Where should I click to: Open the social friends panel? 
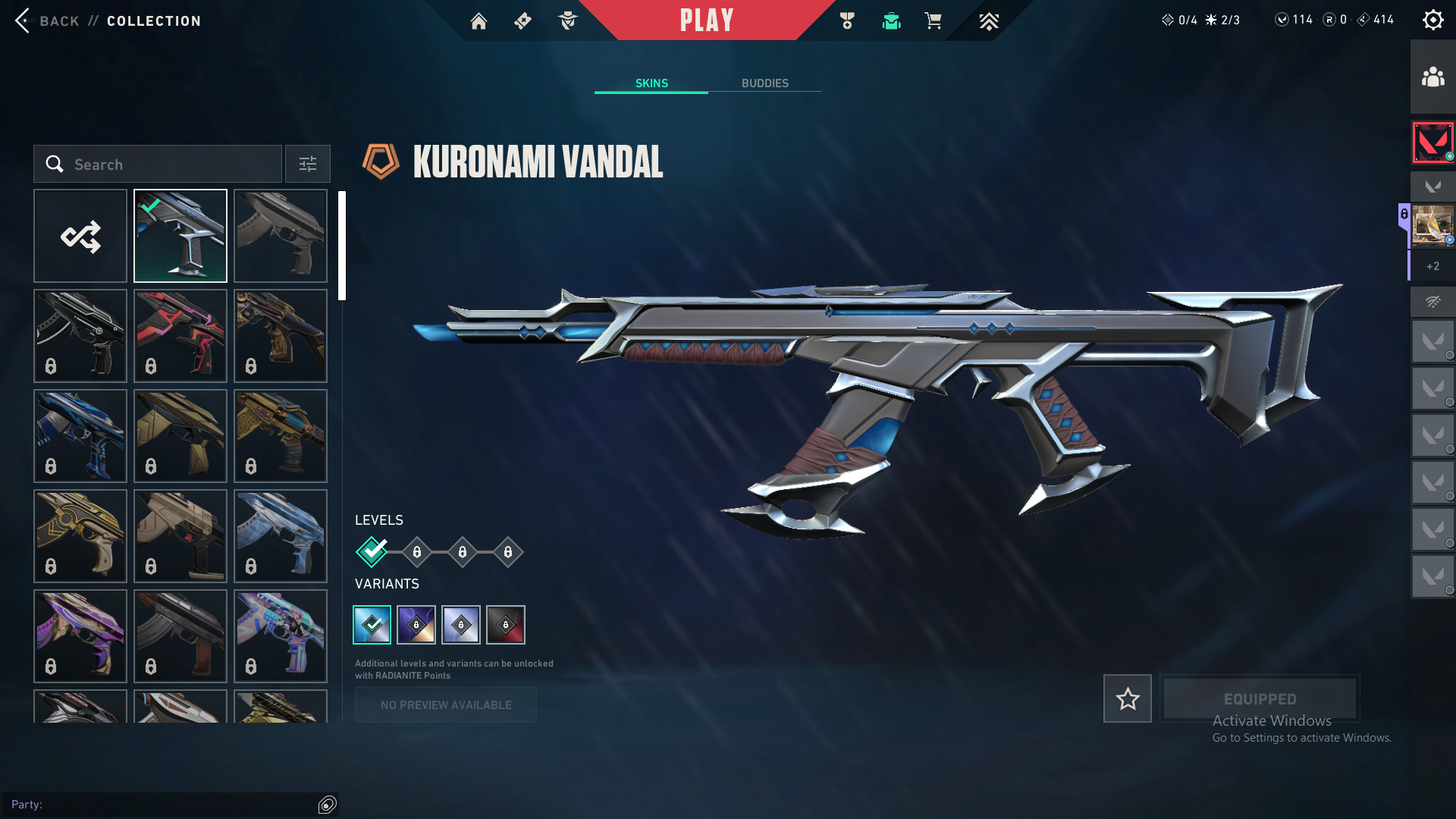(x=1432, y=77)
